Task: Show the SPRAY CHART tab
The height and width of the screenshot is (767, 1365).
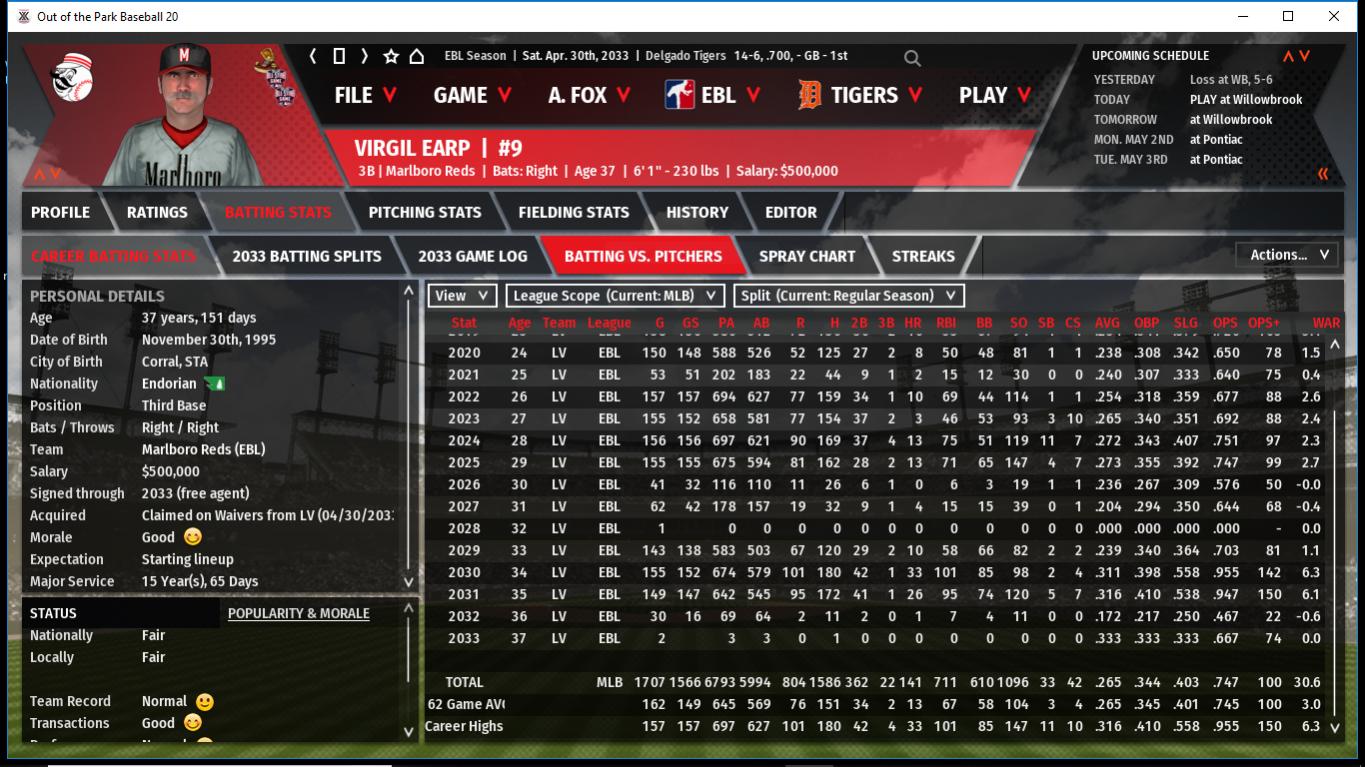Action: (x=807, y=256)
